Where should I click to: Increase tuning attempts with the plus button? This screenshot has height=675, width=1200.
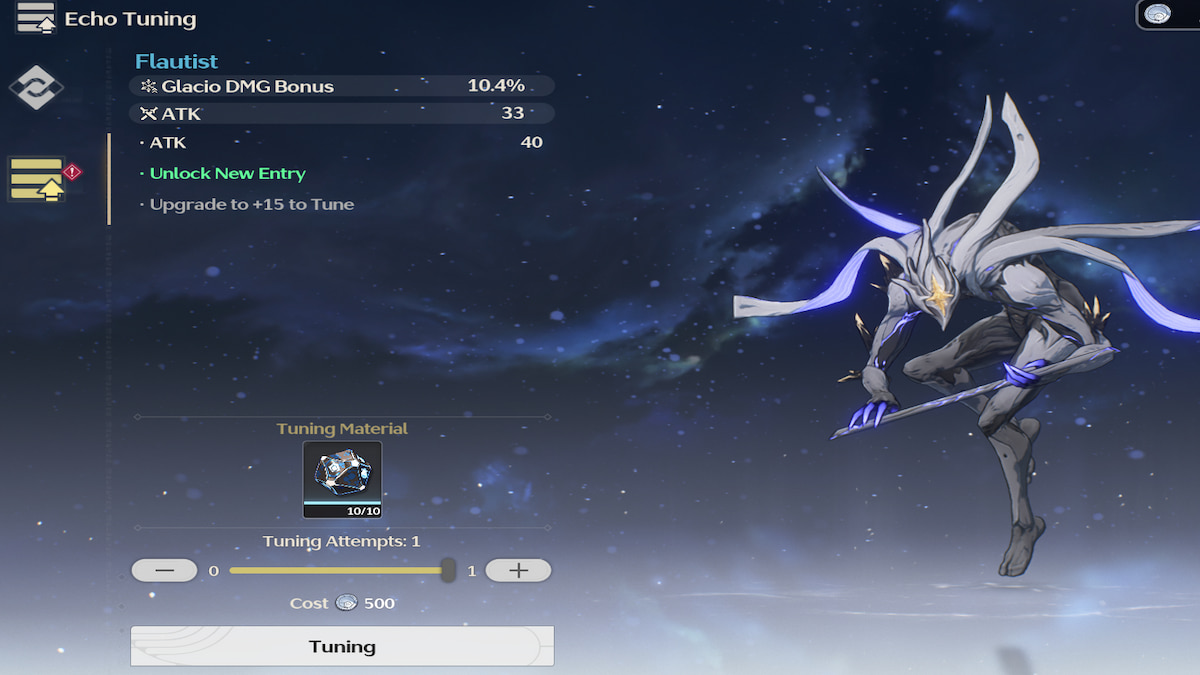coord(518,571)
